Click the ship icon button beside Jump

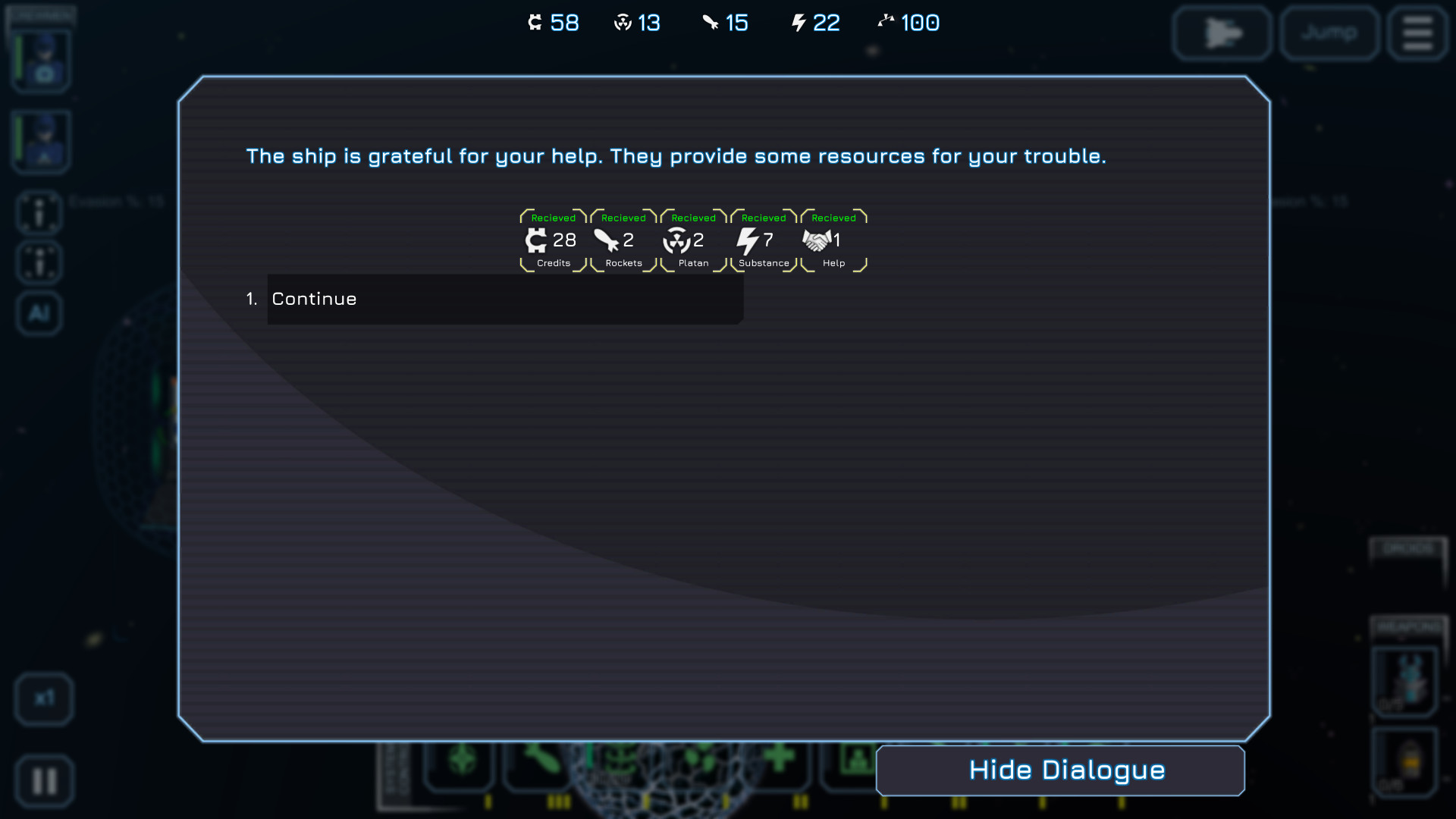coord(1222,33)
